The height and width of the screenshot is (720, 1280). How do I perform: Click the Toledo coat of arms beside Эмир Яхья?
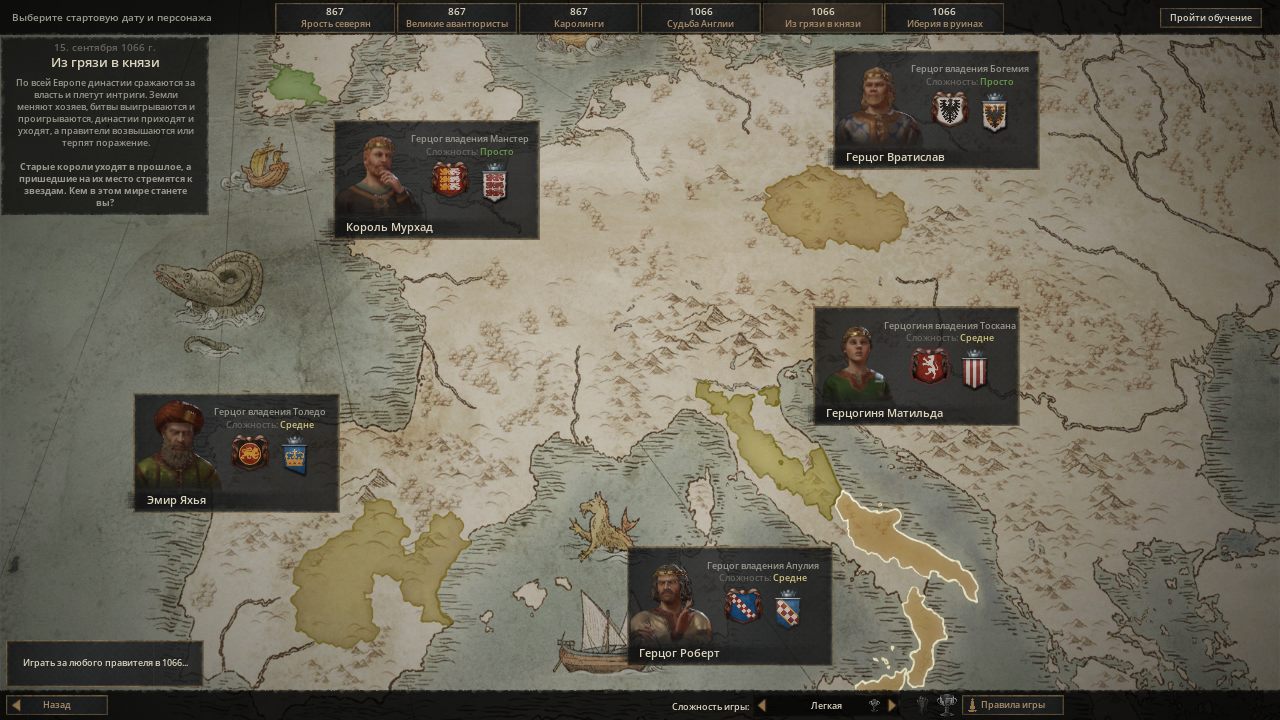click(x=249, y=454)
